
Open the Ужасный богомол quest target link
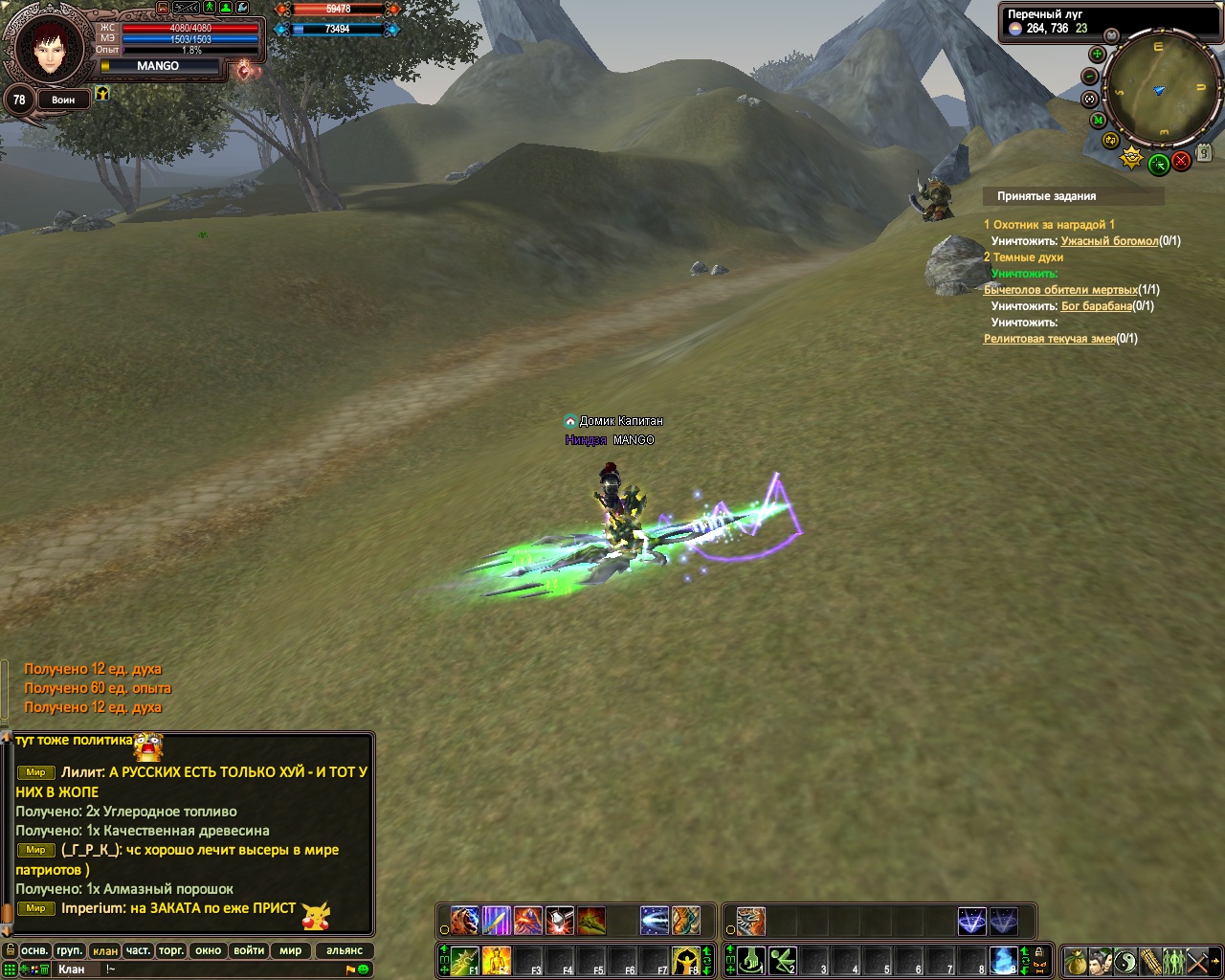[1109, 241]
